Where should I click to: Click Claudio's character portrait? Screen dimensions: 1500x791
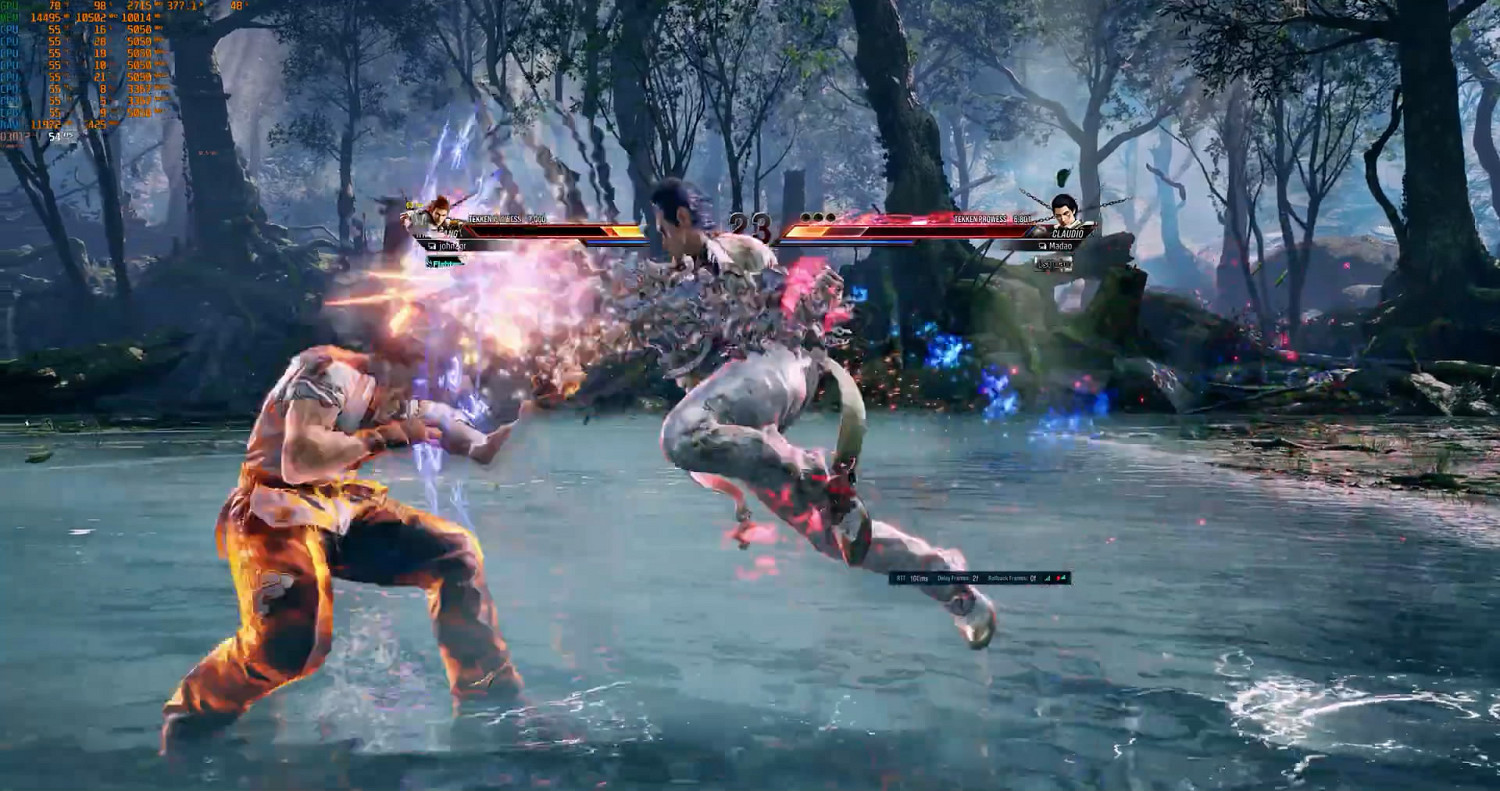(x=1066, y=210)
